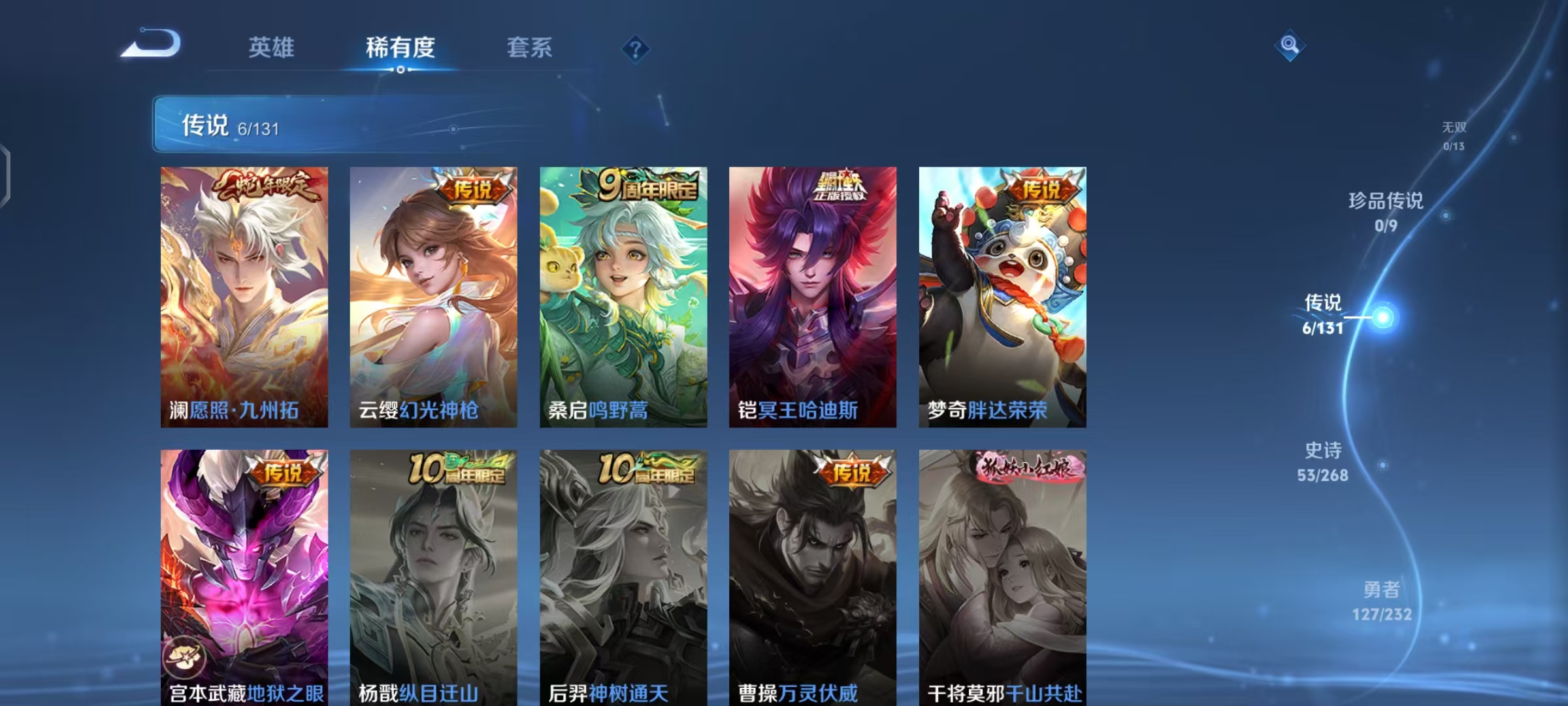Open search via the magnifier icon
The width and height of the screenshot is (1568, 706).
1290,45
